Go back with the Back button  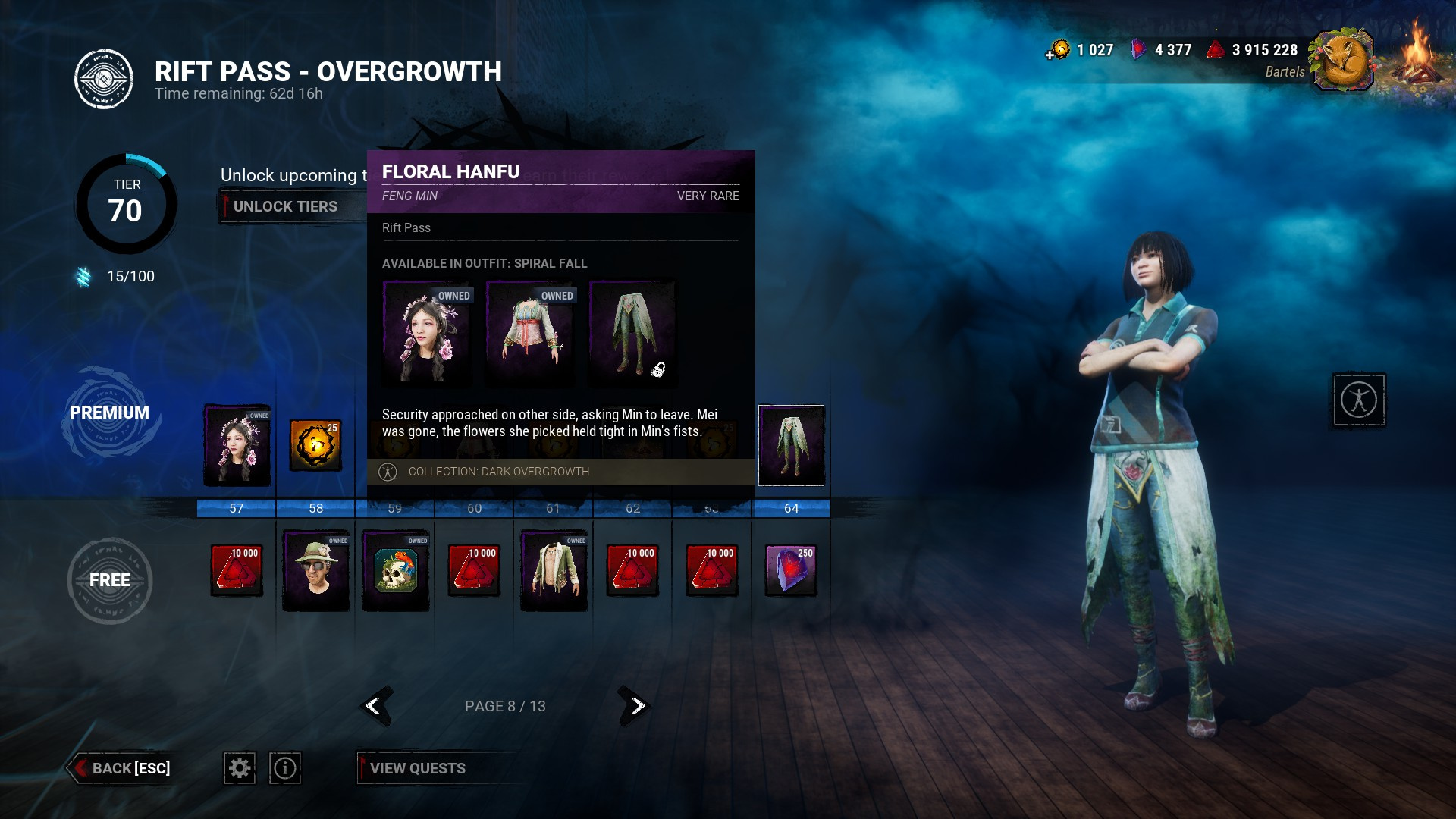pyautogui.click(x=121, y=768)
